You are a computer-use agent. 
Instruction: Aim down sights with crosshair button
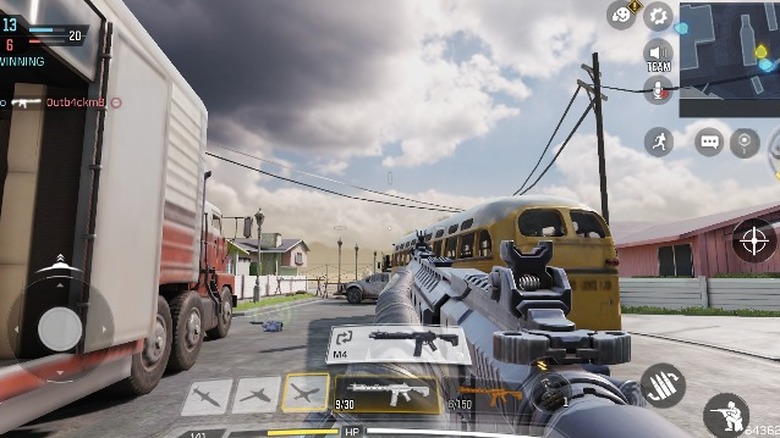tap(754, 240)
